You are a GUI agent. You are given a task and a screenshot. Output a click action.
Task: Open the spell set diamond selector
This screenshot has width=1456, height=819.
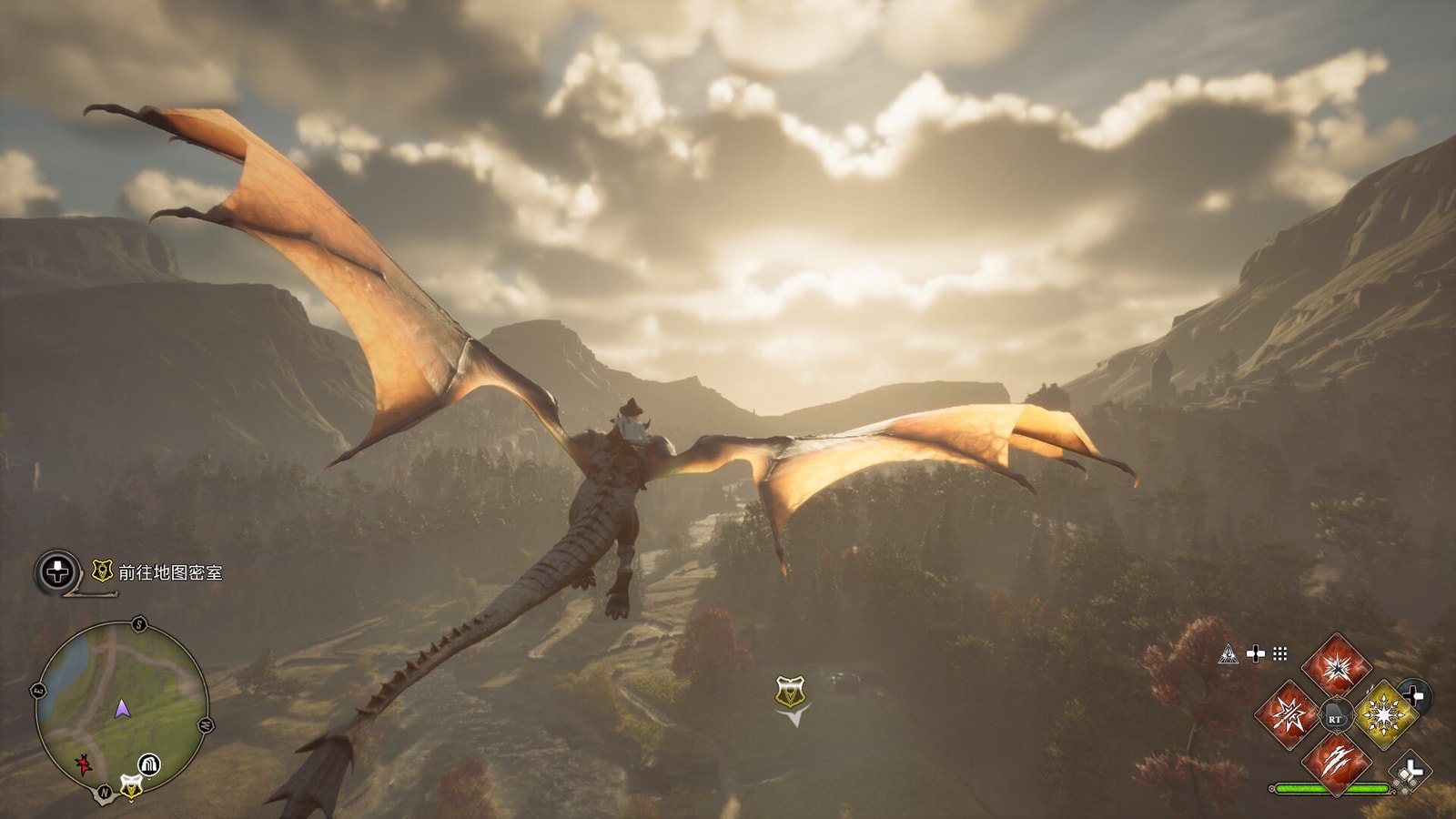(x=1410, y=773)
